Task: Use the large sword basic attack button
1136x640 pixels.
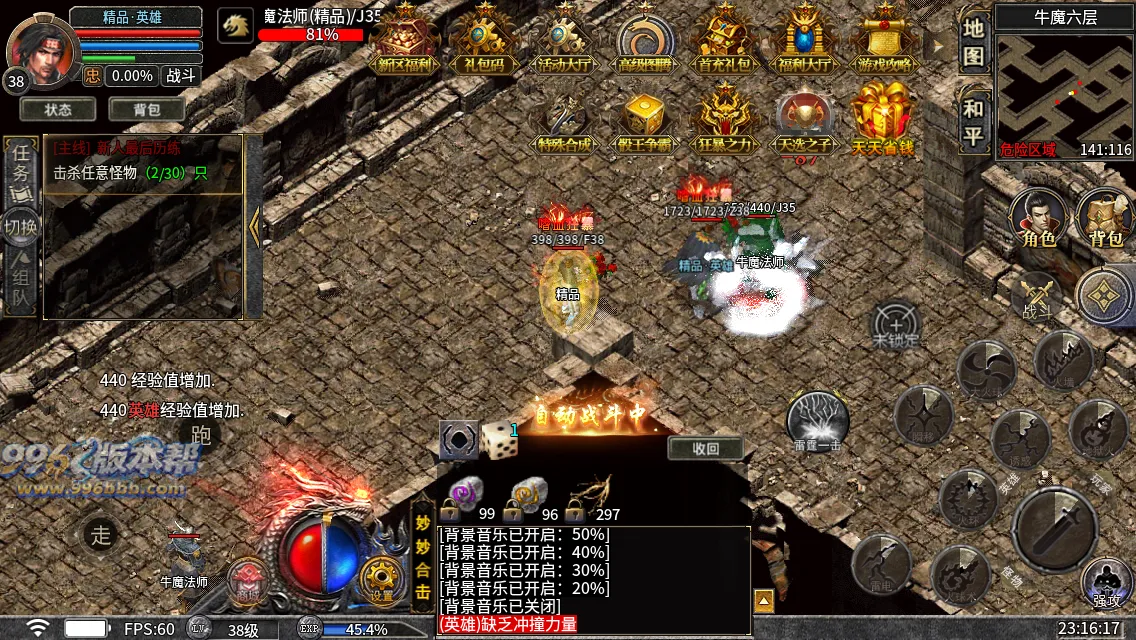Action: coord(1053,525)
